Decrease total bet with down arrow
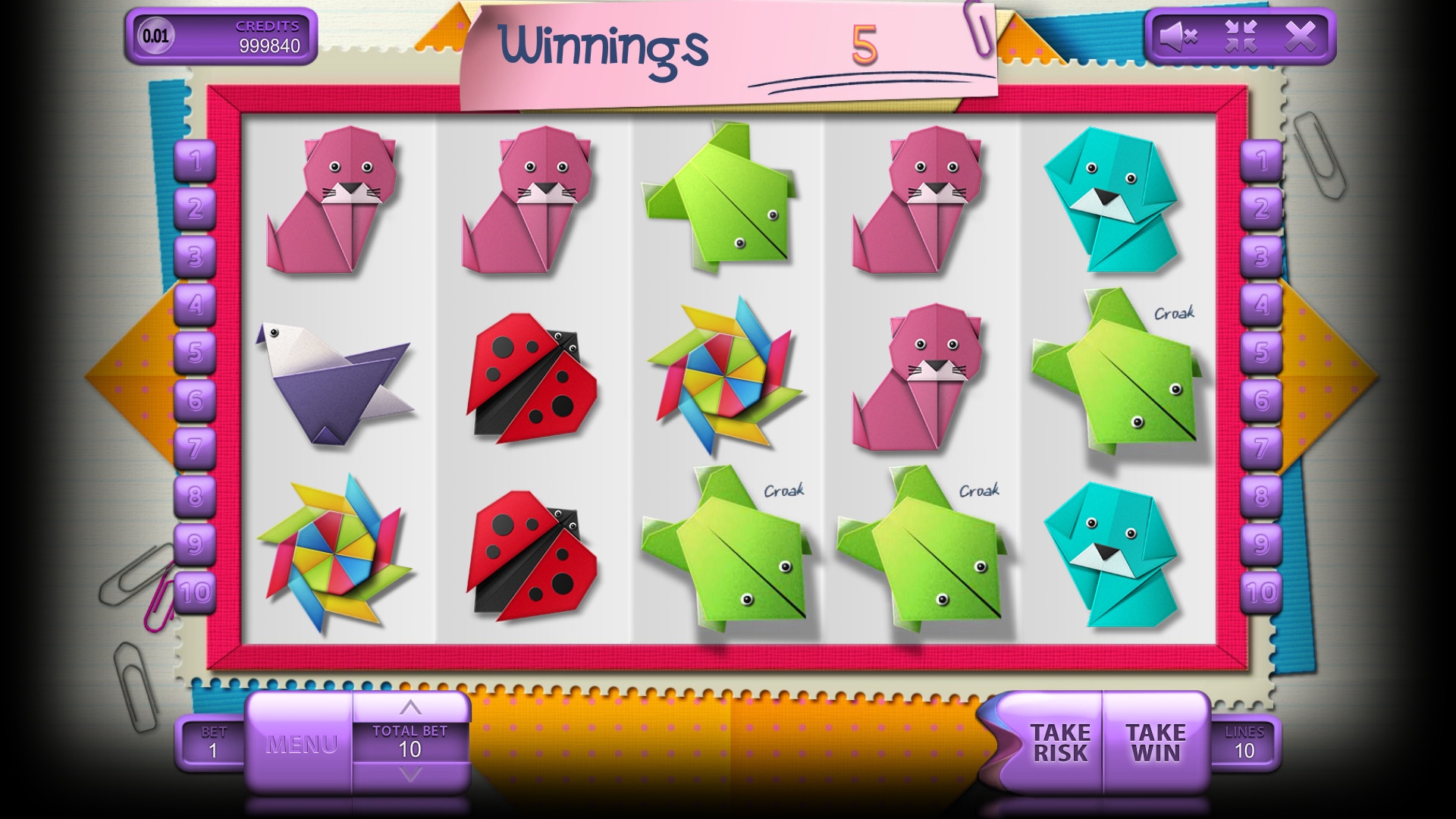 tap(410, 774)
